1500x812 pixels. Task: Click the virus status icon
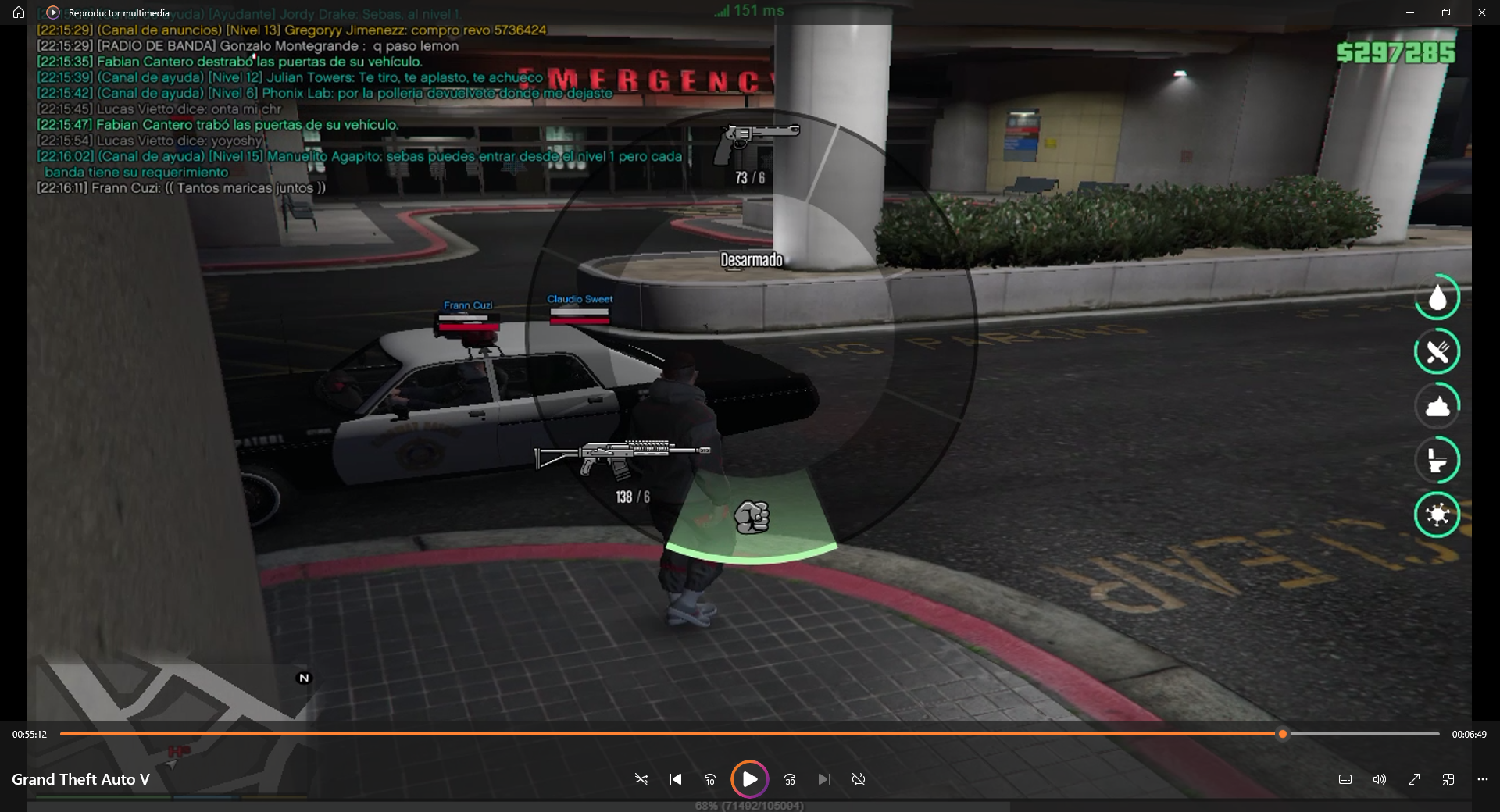(x=1437, y=515)
